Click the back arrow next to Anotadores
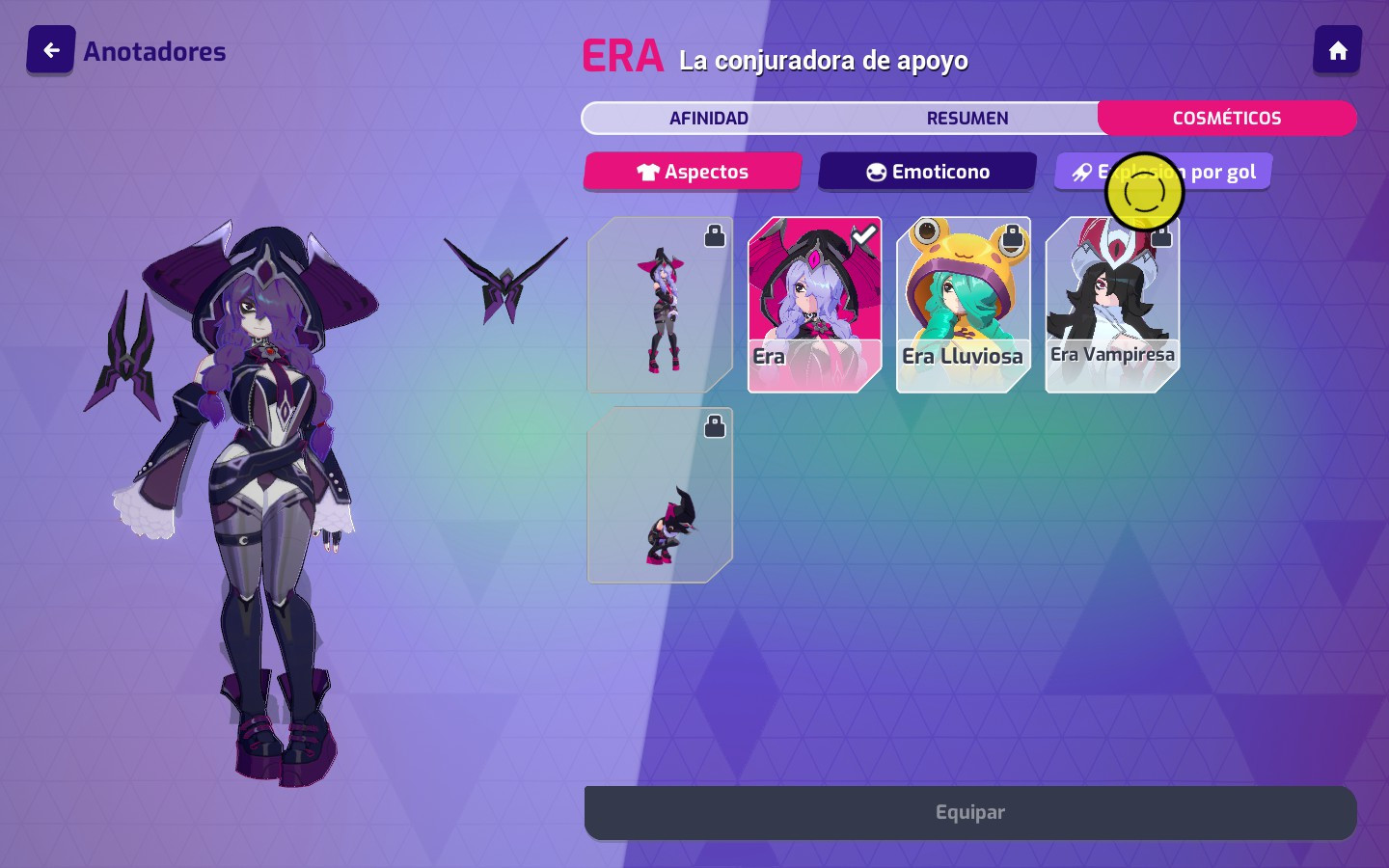1389x868 pixels. coord(50,49)
